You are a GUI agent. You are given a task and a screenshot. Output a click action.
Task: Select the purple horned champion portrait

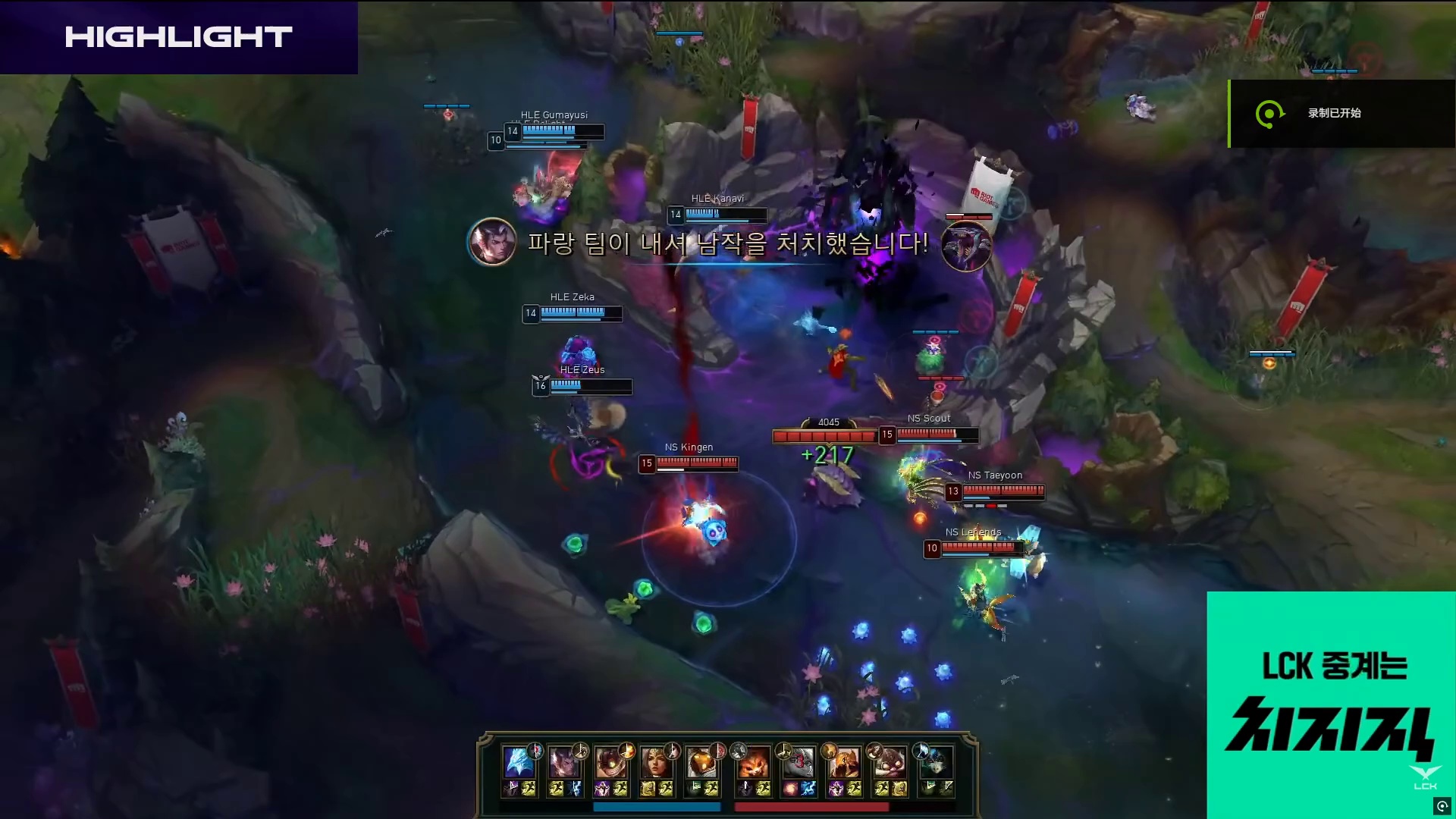tap(563, 762)
